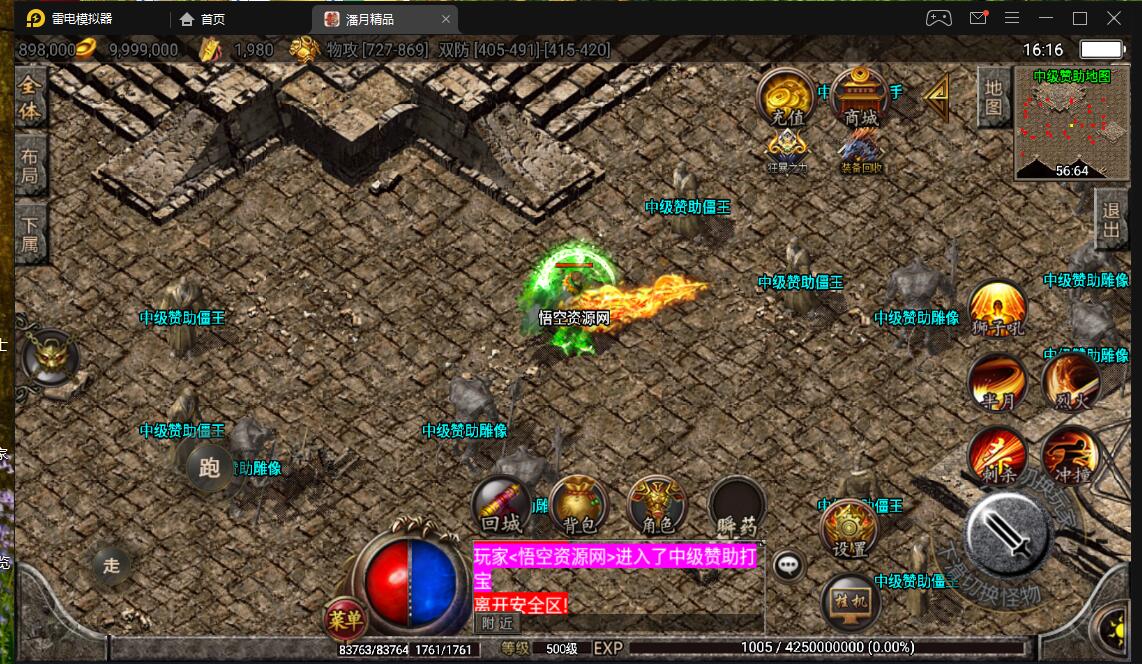1142x664 pixels.
Task: Show the 地图 map panel
Action: pos(993,96)
